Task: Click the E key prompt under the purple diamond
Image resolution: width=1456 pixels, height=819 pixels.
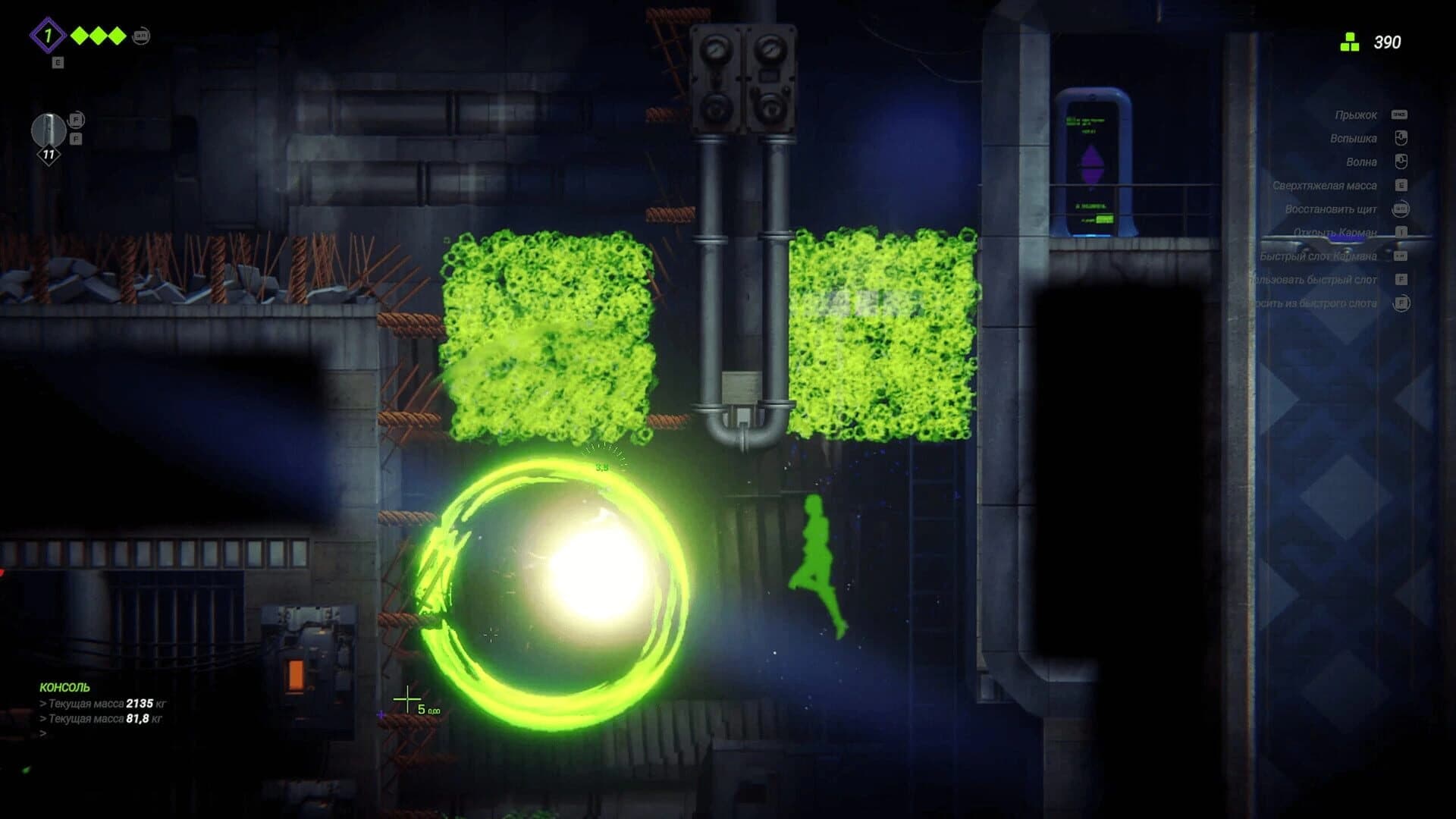Action: pos(58,62)
